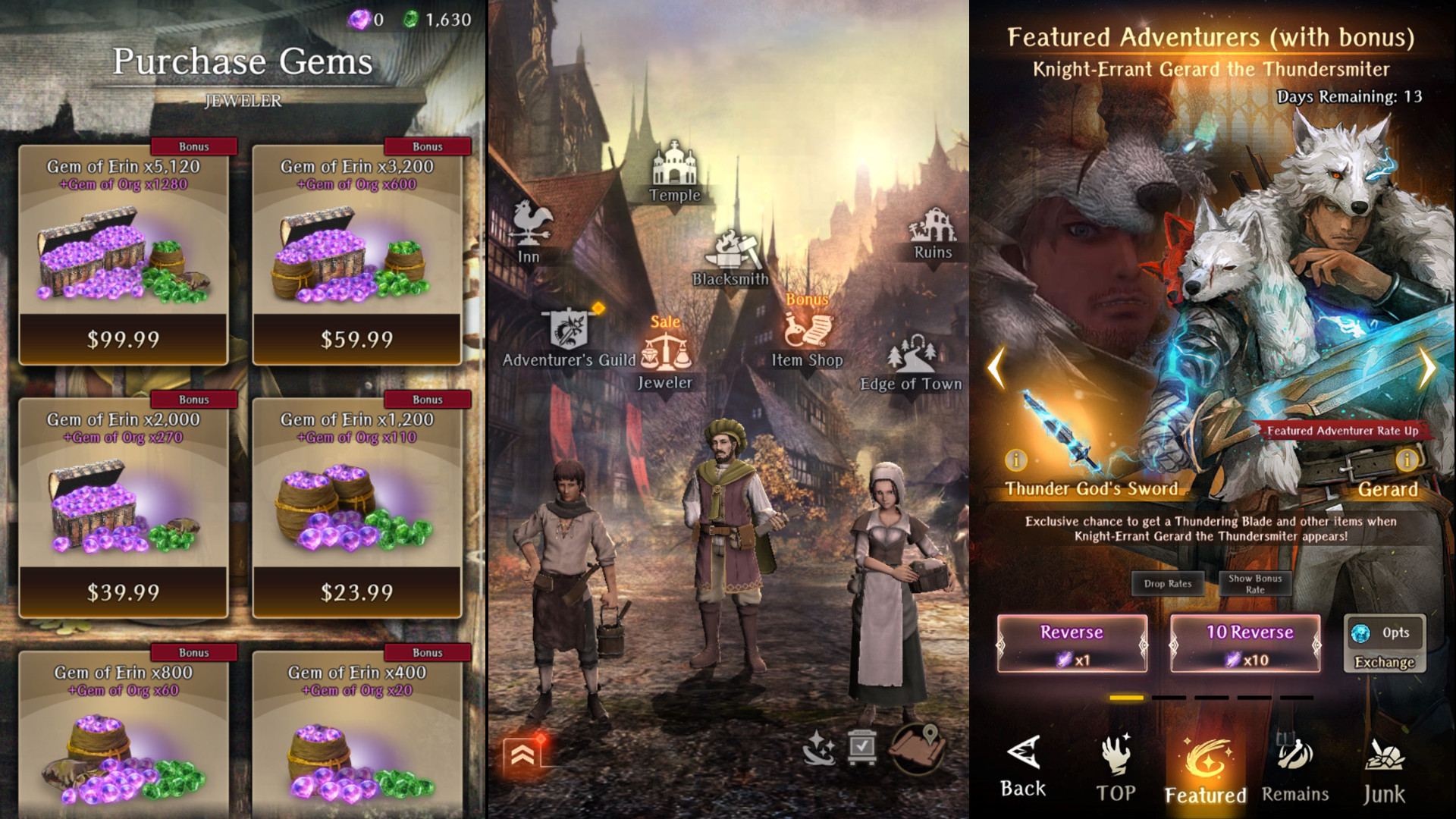The height and width of the screenshot is (819, 1456).
Task: Purchase the $59.99 Gem of Erin x3,200 pack
Action: pos(357,338)
